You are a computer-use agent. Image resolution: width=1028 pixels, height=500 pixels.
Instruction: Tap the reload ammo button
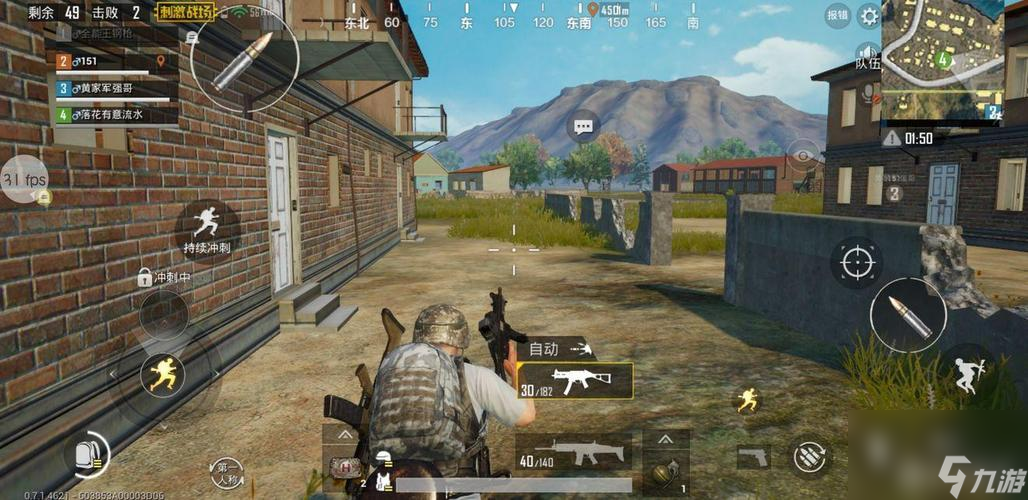[x=808, y=456]
